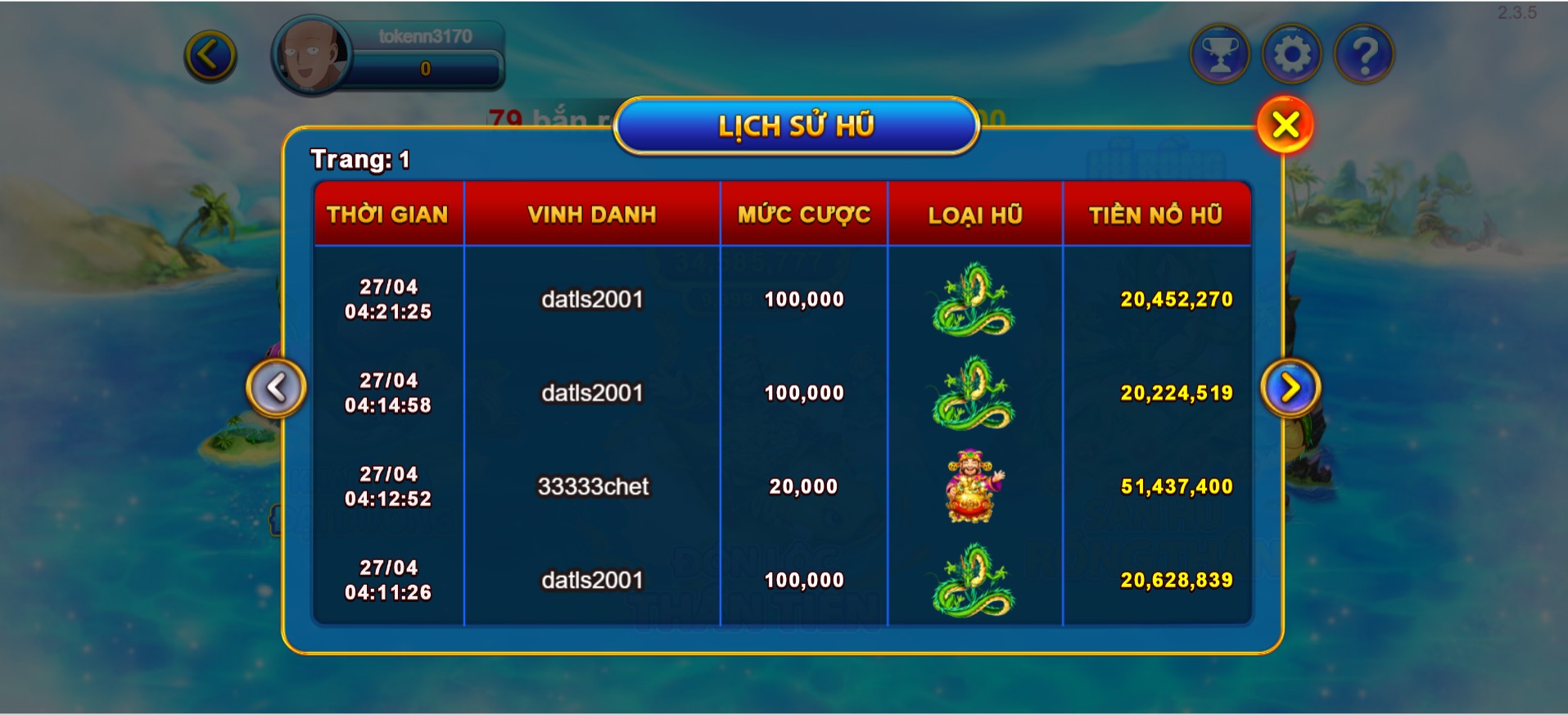Open the trophy achievements panel
The height and width of the screenshot is (715, 1568).
[x=1219, y=52]
